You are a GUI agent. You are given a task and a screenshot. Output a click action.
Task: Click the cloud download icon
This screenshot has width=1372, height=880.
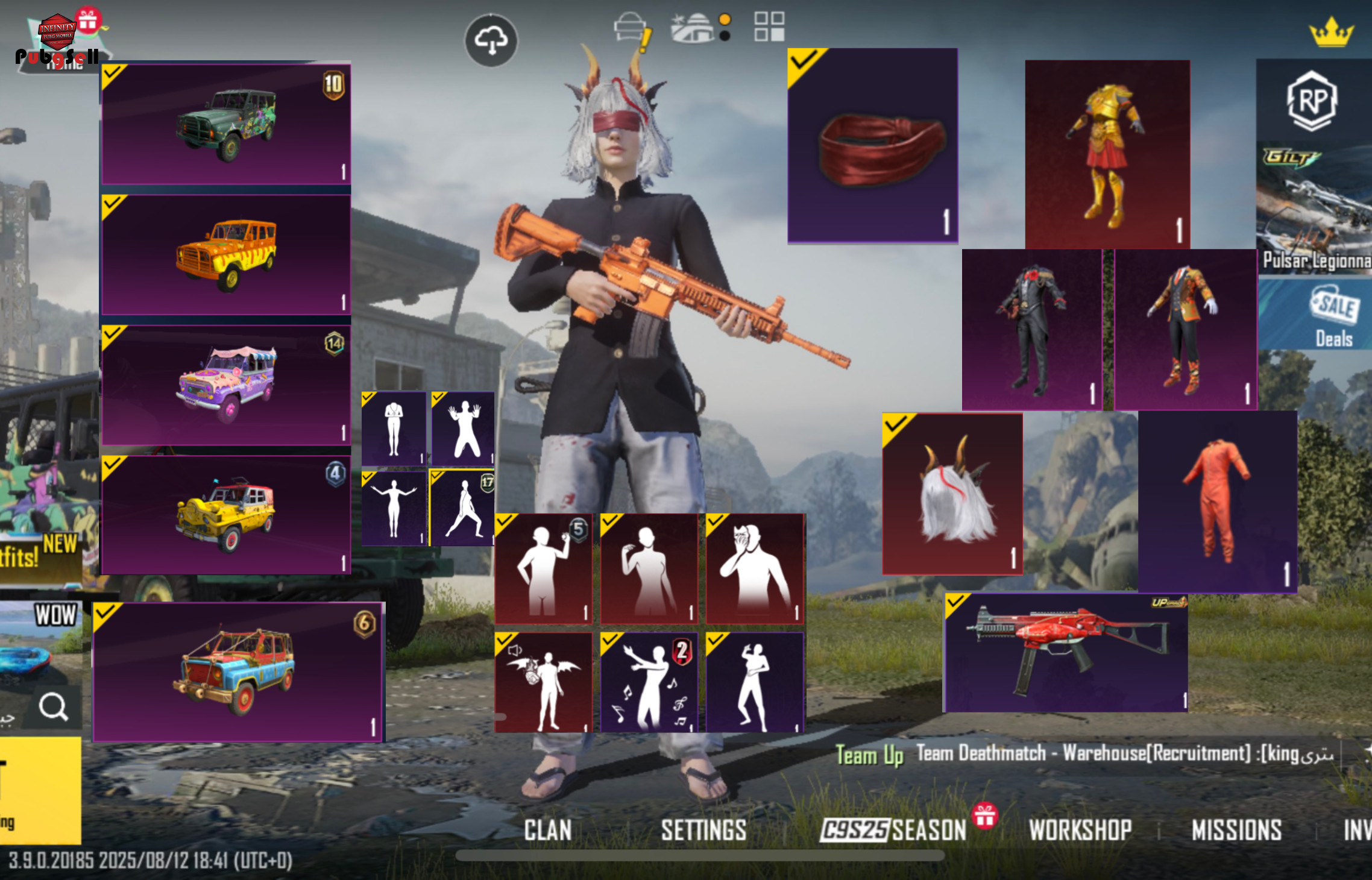pos(491,40)
